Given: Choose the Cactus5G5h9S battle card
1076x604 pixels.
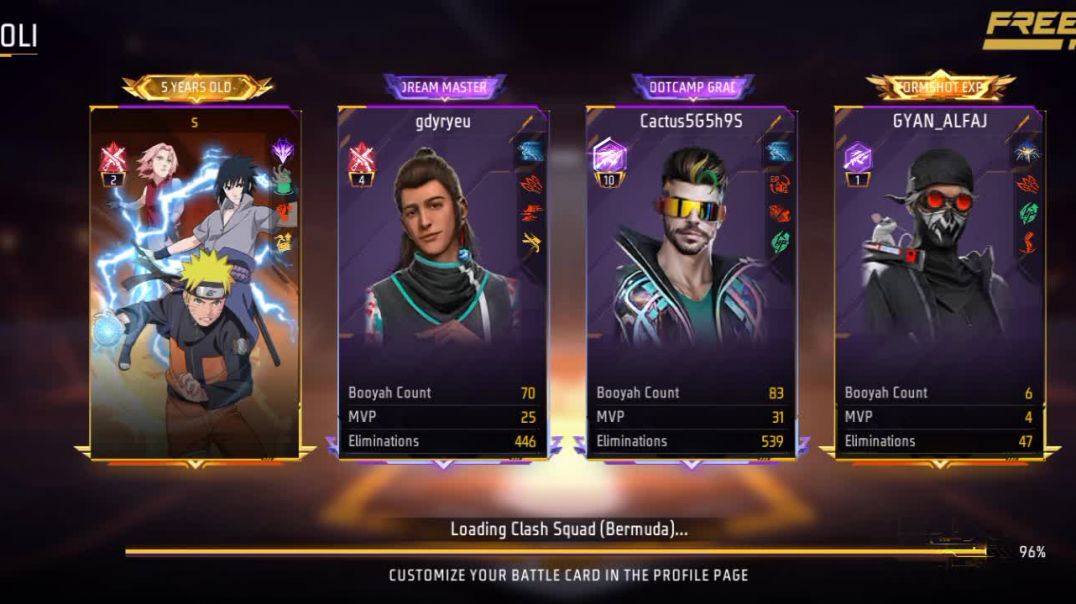Looking at the screenshot, I should click(x=690, y=282).
